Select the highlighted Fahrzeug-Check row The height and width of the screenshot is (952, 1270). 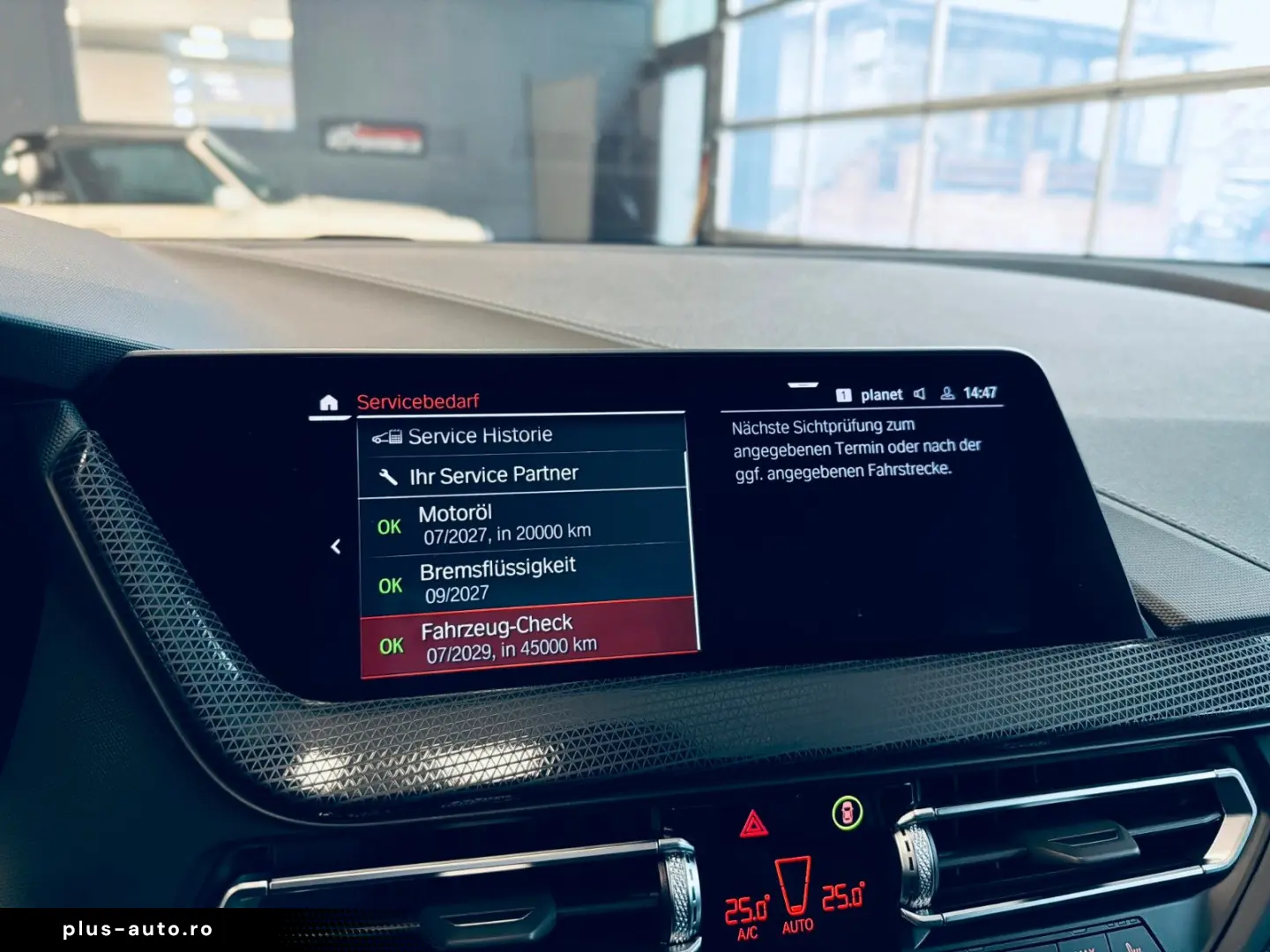(x=527, y=638)
